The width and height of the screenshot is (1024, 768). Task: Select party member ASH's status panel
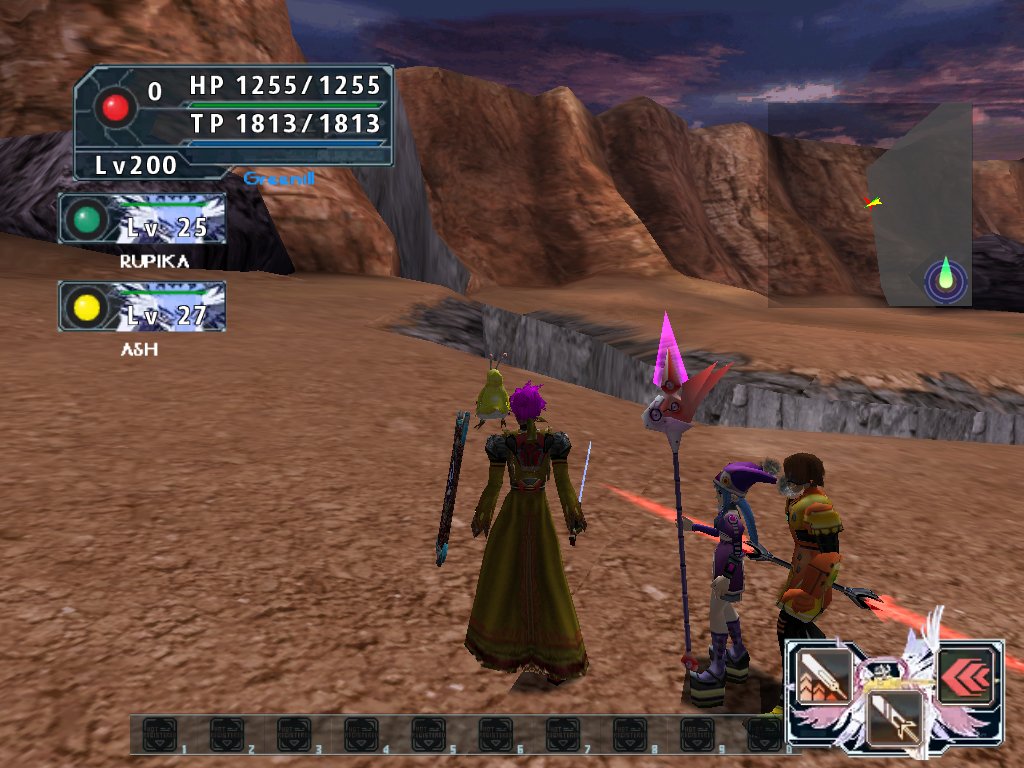[x=142, y=306]
